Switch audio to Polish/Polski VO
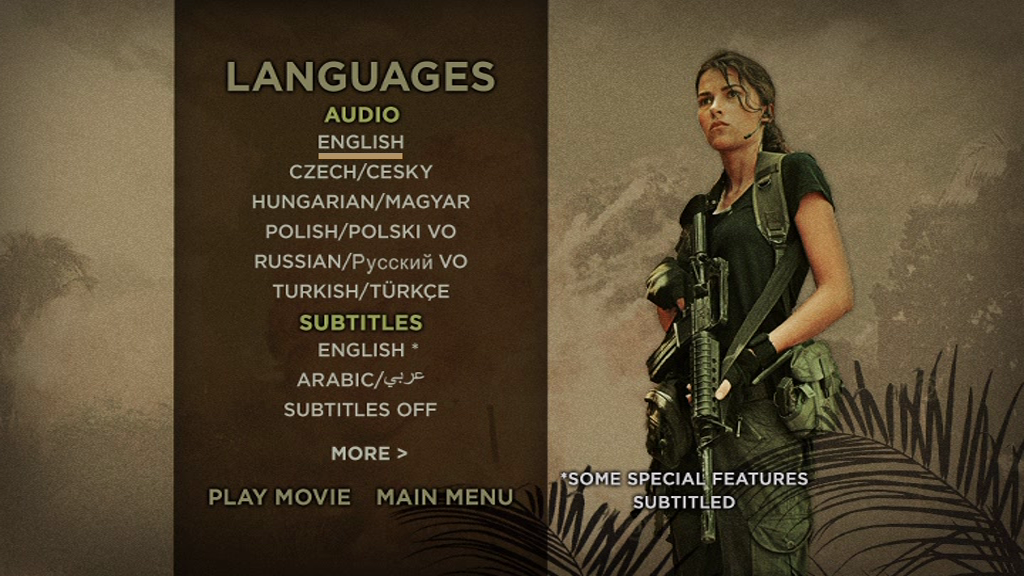Viewport: 1024px width, 576px height. click(x=360, y=232)
